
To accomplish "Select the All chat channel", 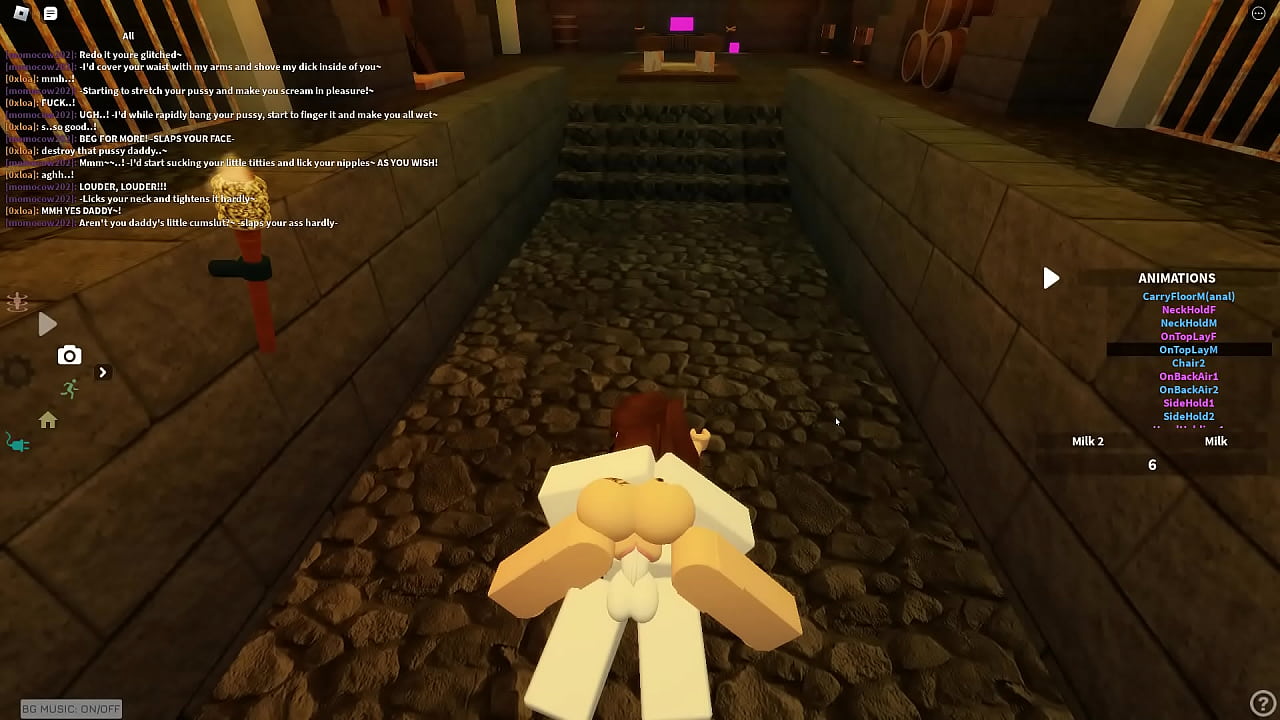I will pos(128,35).
